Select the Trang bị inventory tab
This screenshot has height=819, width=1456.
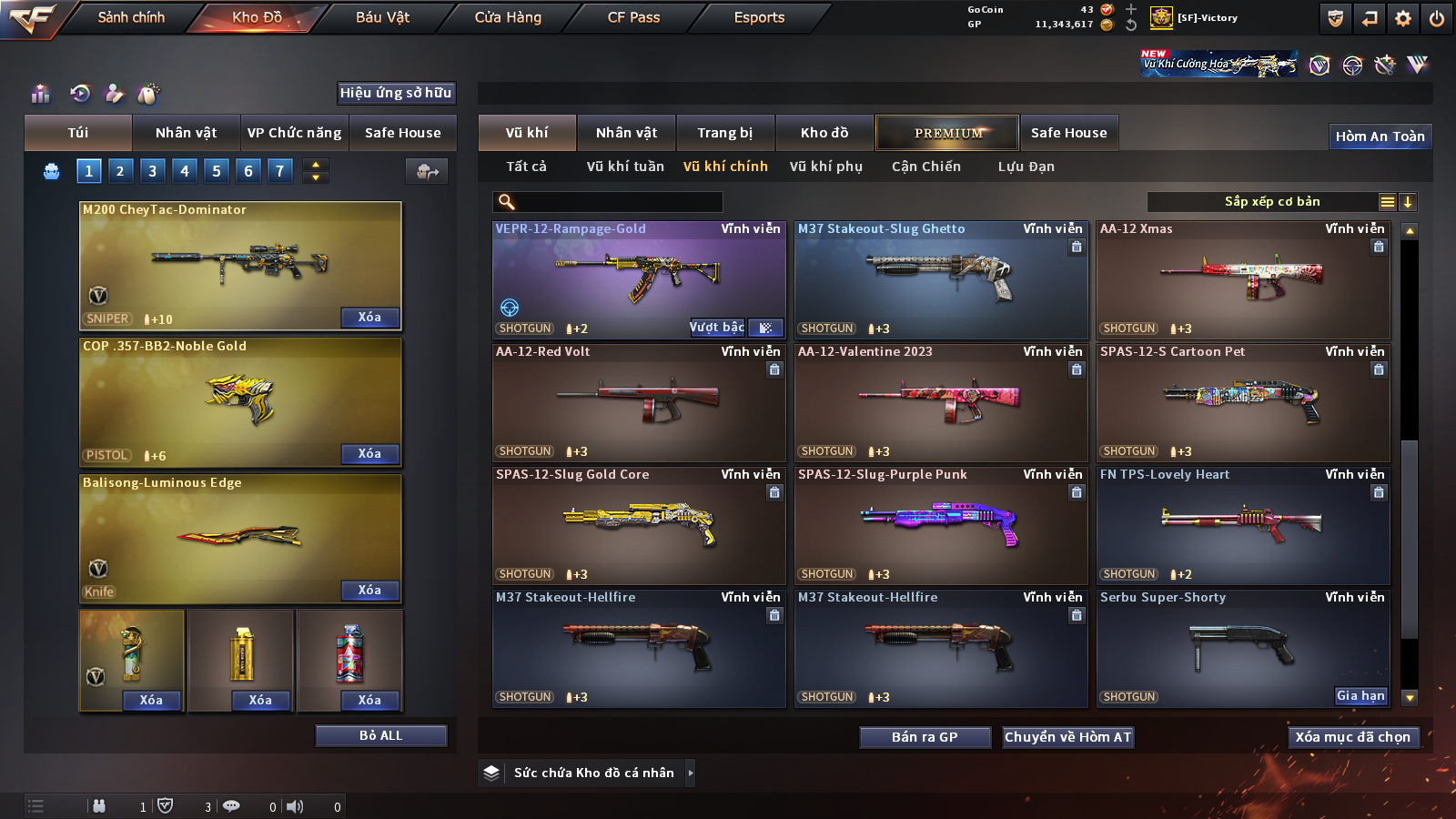click(x=724, y=133)
